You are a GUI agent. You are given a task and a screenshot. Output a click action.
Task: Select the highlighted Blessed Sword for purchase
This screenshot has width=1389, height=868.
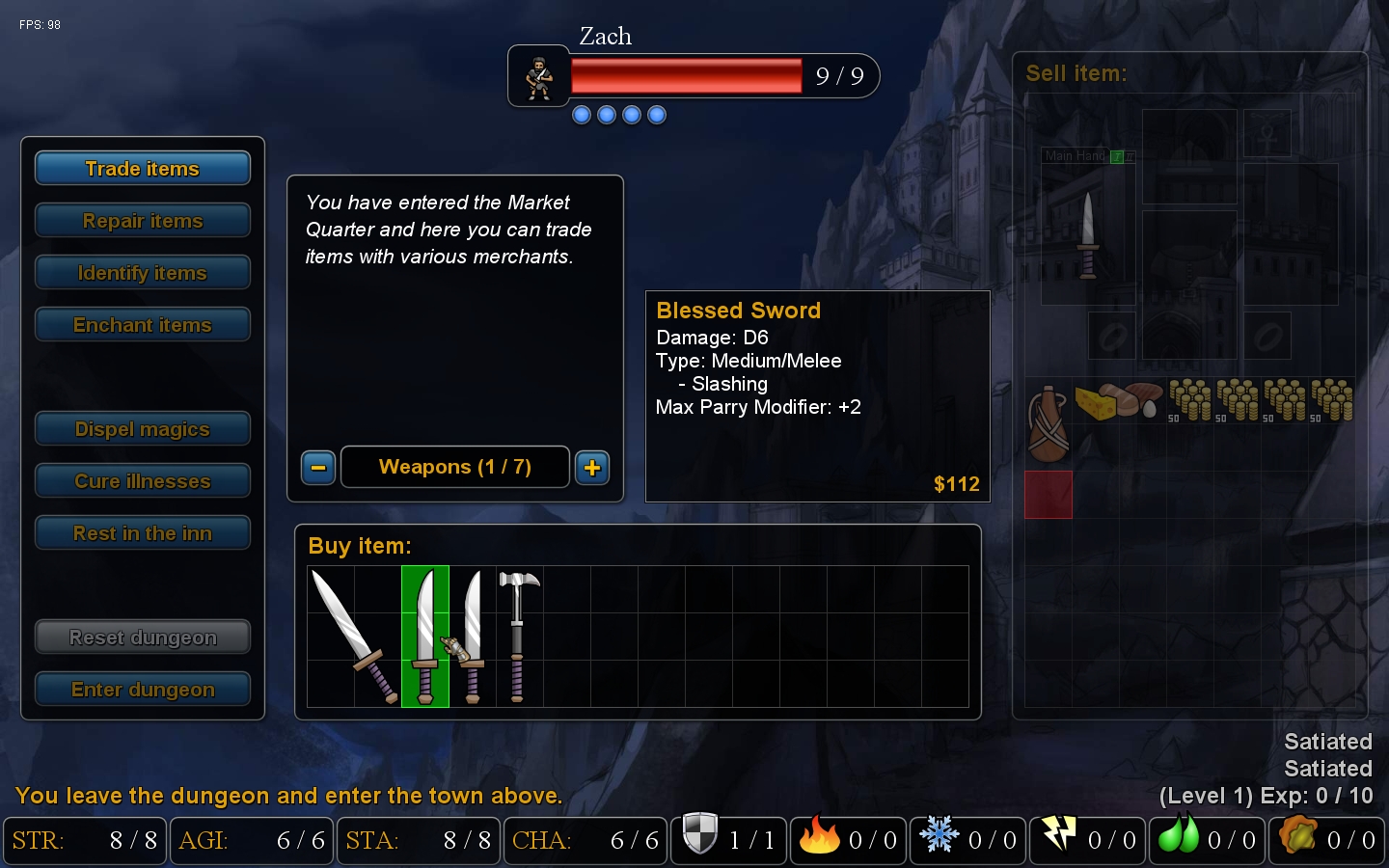point(425,637)
